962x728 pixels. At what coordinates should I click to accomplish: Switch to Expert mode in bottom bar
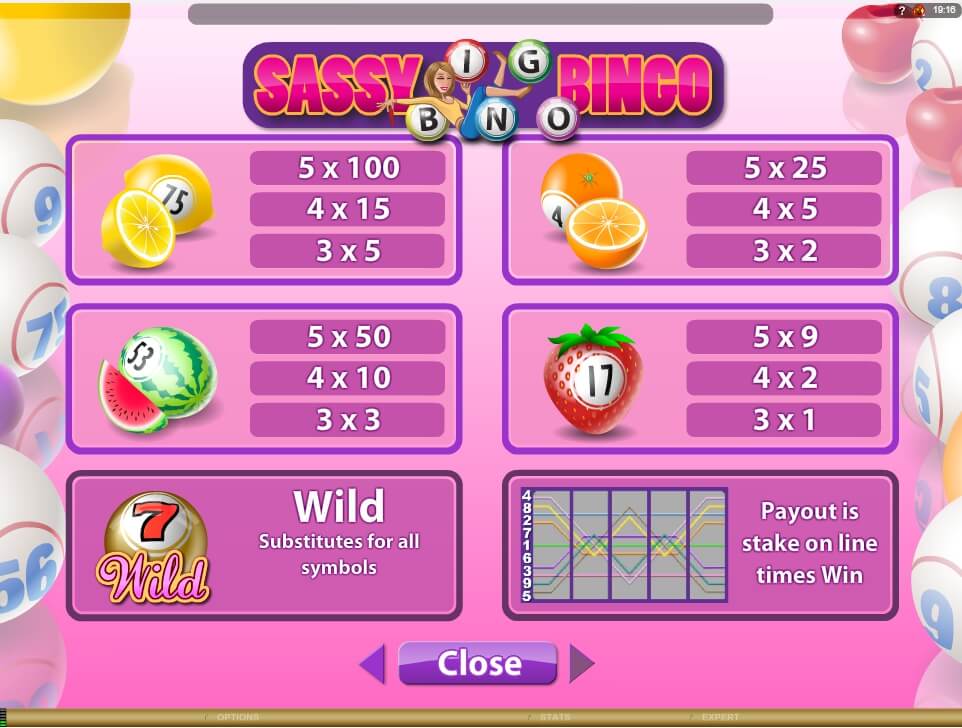pos(720,717)
